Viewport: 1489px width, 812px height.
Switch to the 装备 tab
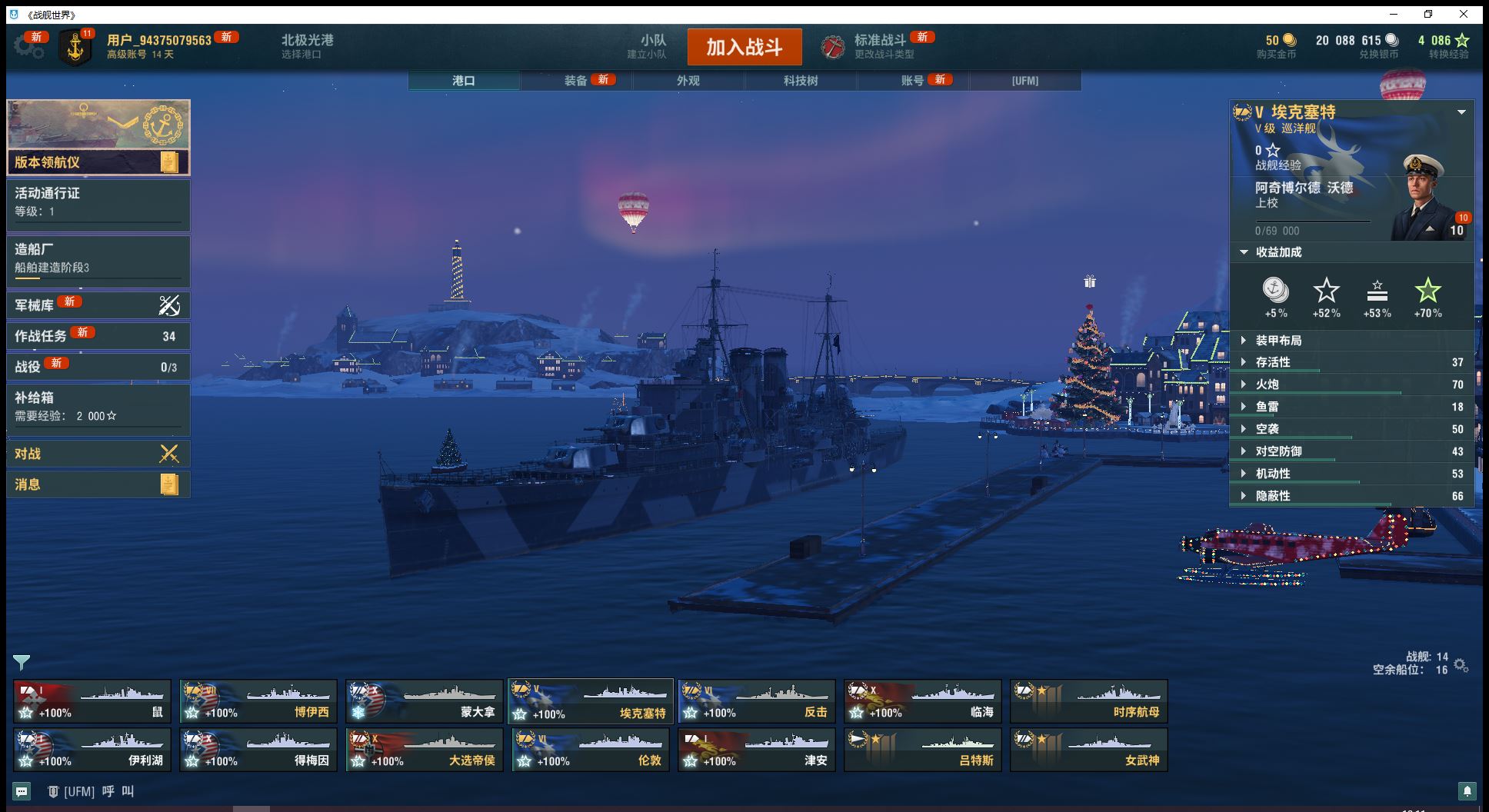point(576,80)
